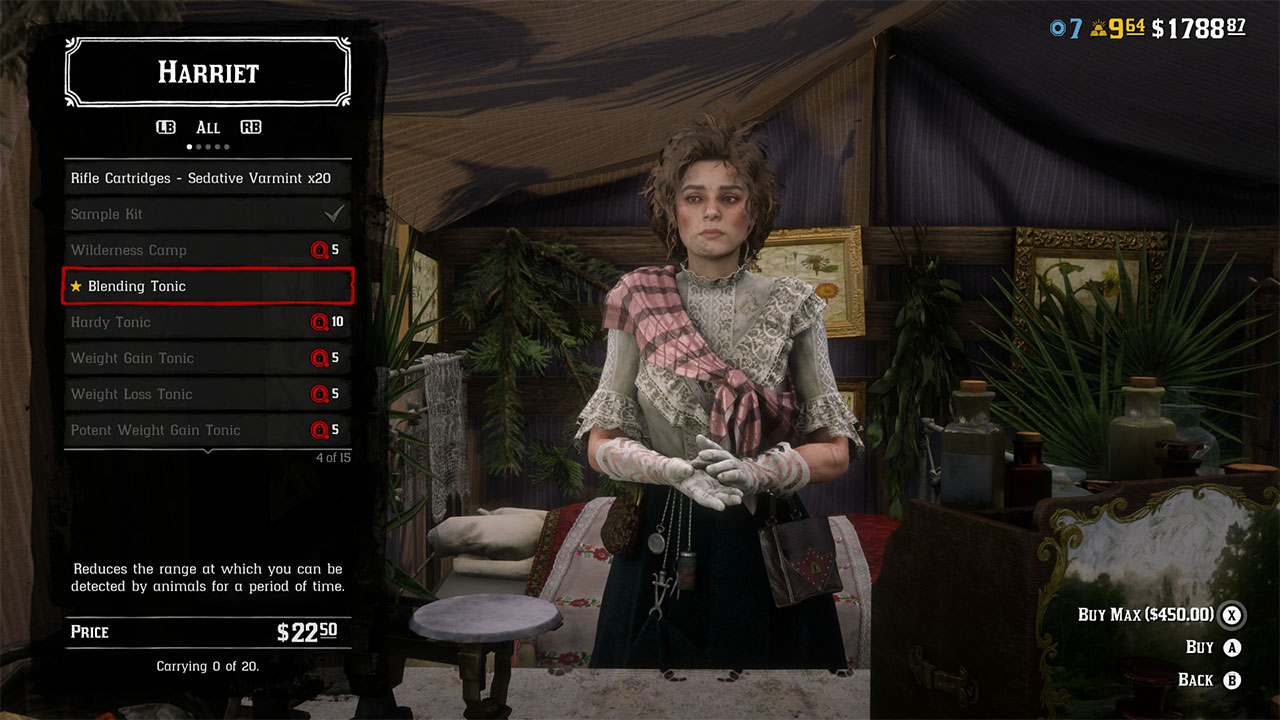1280x720 pixels.
Task: Click the A button prompt beside Buy
Action: 1231,647
